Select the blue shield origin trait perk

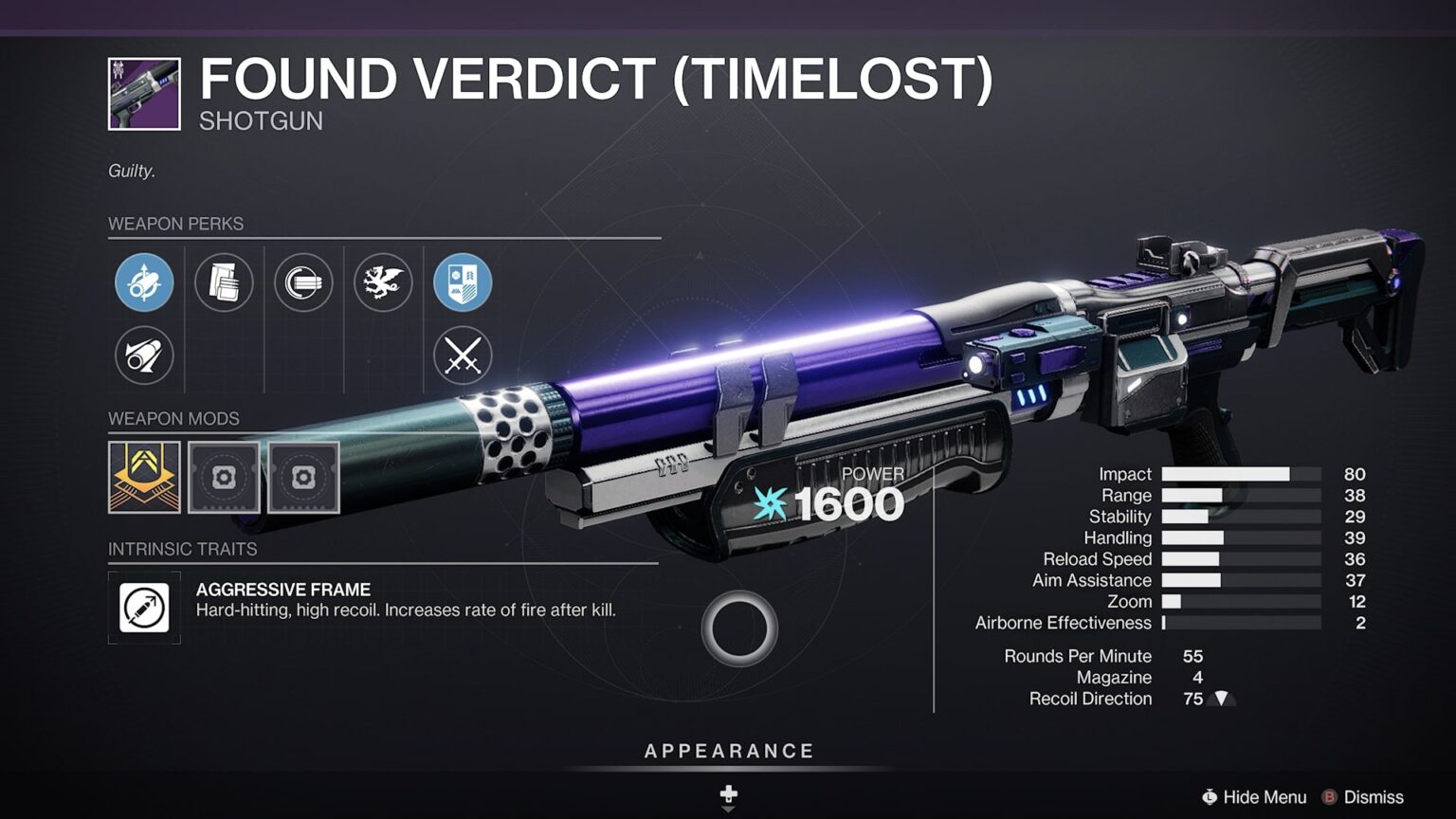click(x=463, y=282)
